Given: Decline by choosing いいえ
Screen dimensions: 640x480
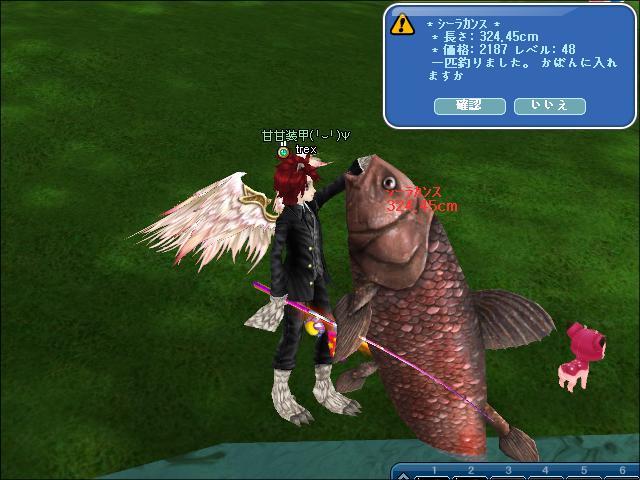Looking at the screenshot, I should tap(549, 105).
